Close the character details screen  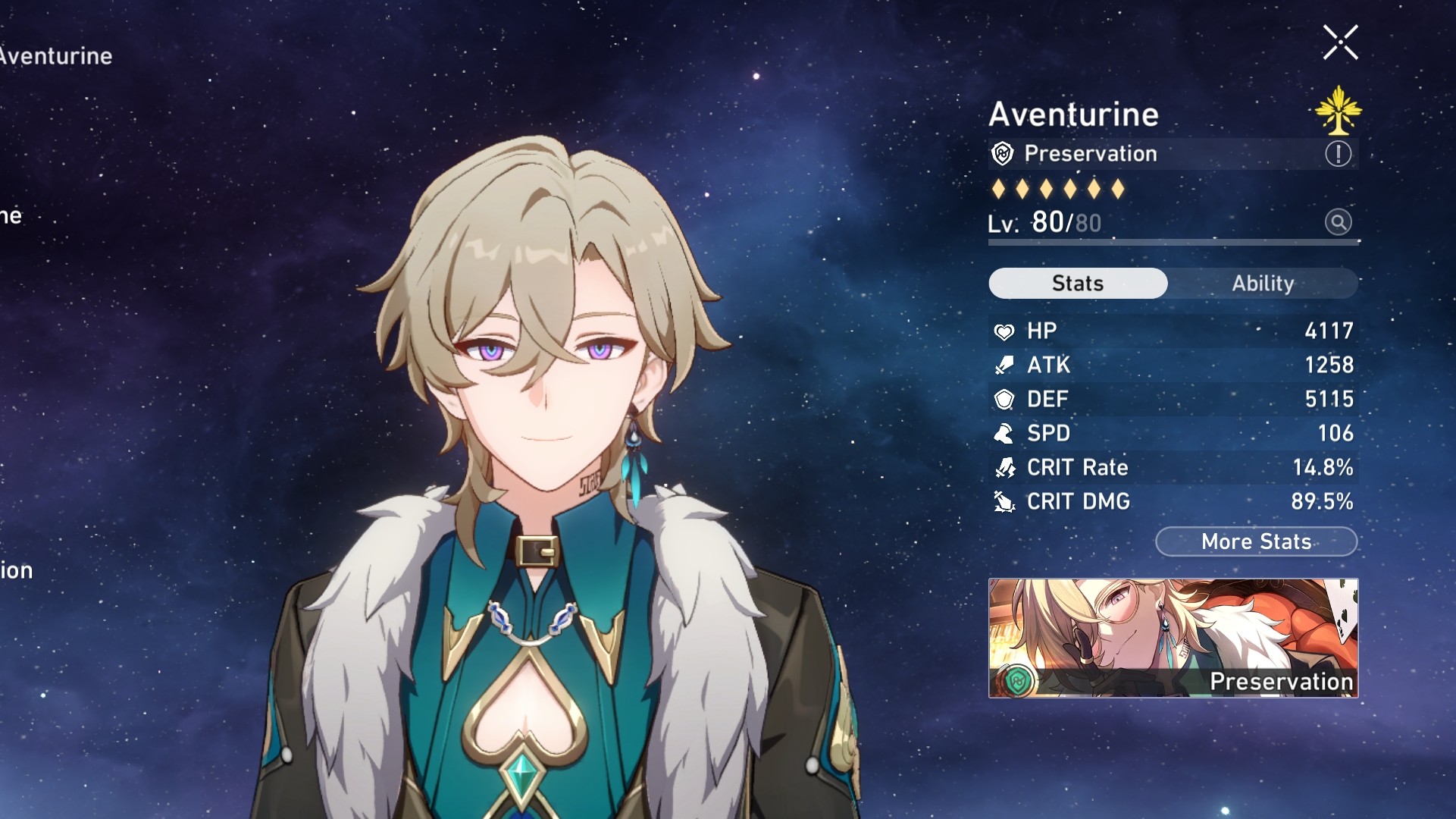coord(1342,42)
